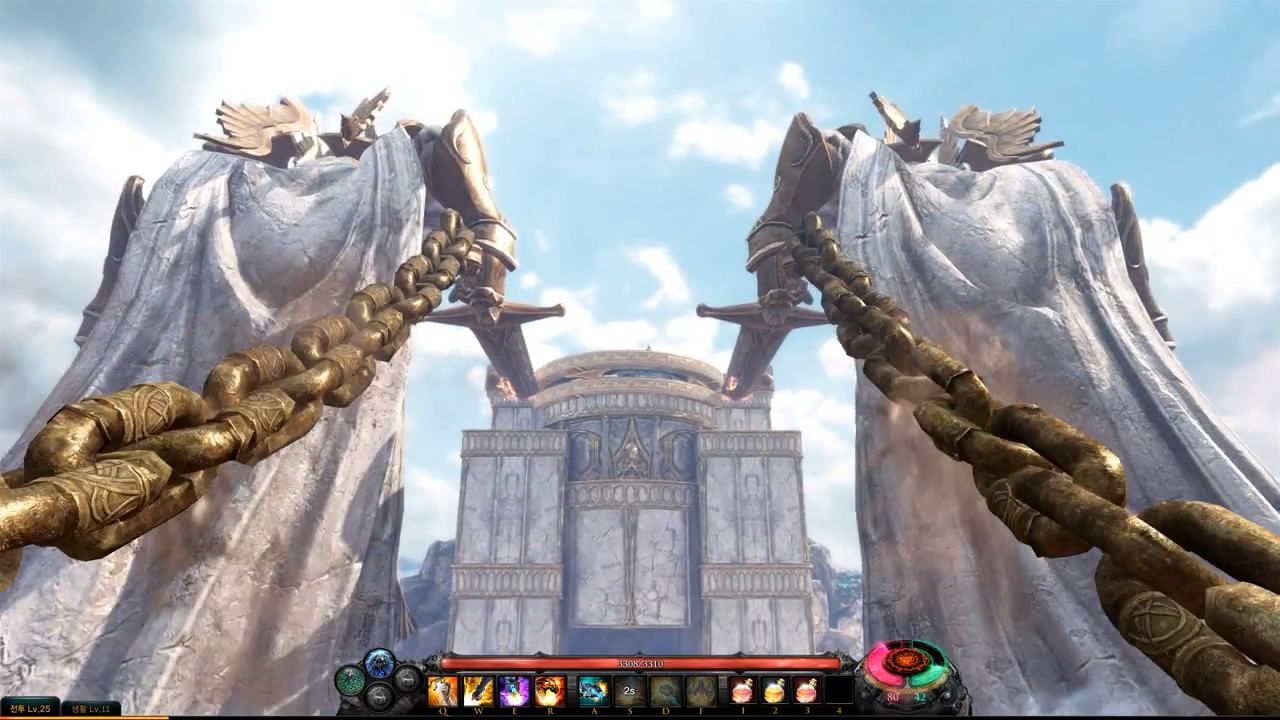Click the flower emblem on the resource gauge
The height and width of the screenshot is (720, 1280).
[x=907, y=661]
